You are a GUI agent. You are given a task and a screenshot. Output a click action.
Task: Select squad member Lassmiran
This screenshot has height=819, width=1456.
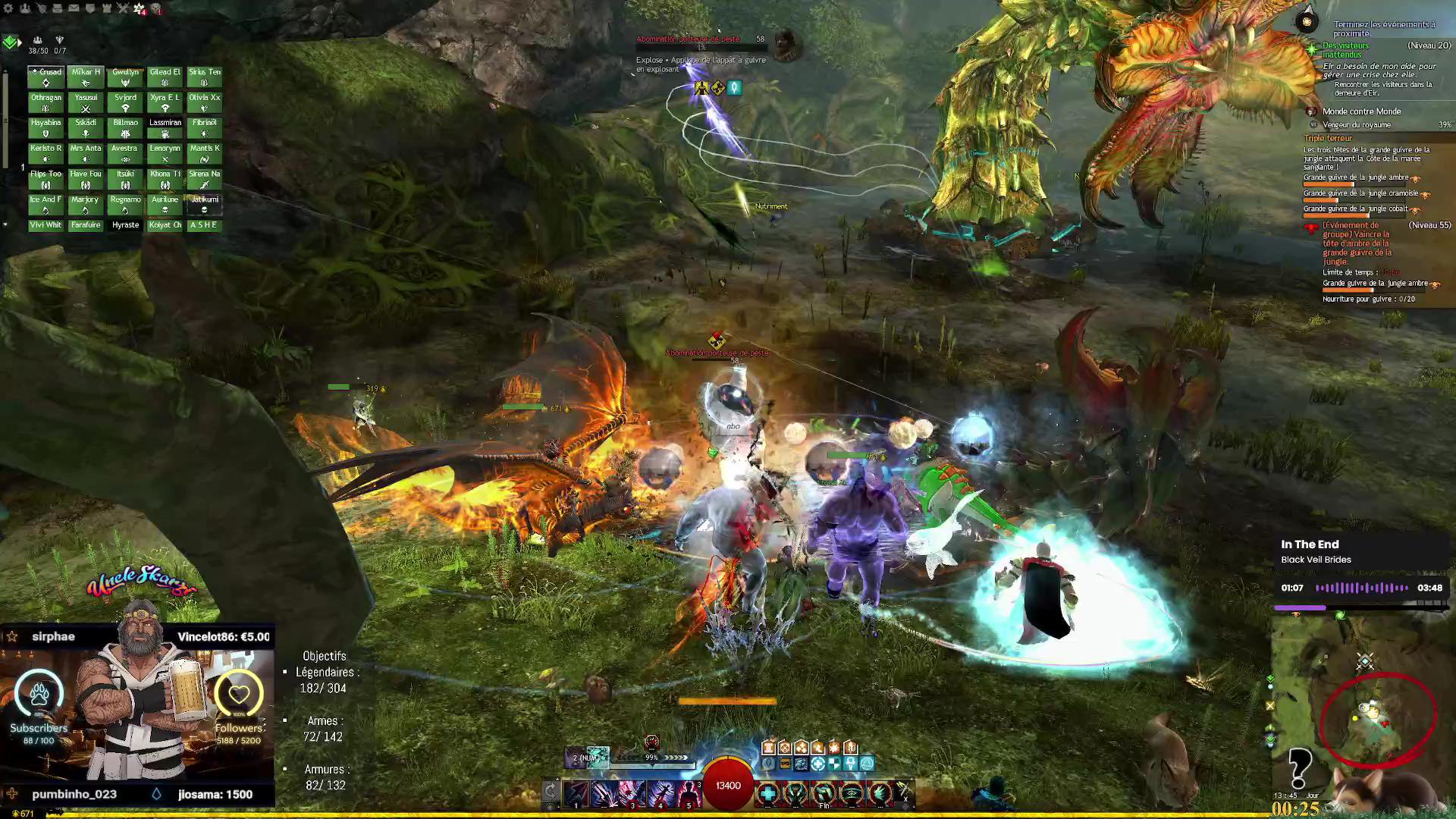coord(165,127)
